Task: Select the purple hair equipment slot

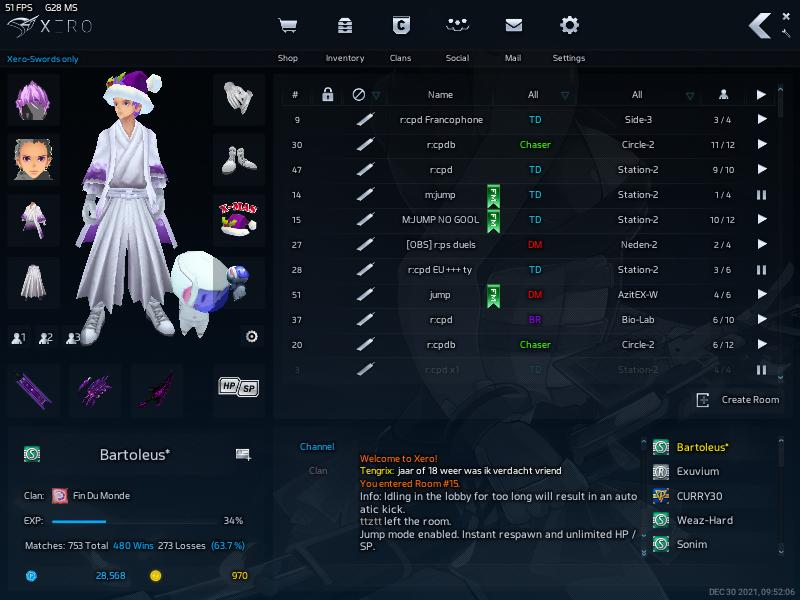Action: click(x=35, y=99)
